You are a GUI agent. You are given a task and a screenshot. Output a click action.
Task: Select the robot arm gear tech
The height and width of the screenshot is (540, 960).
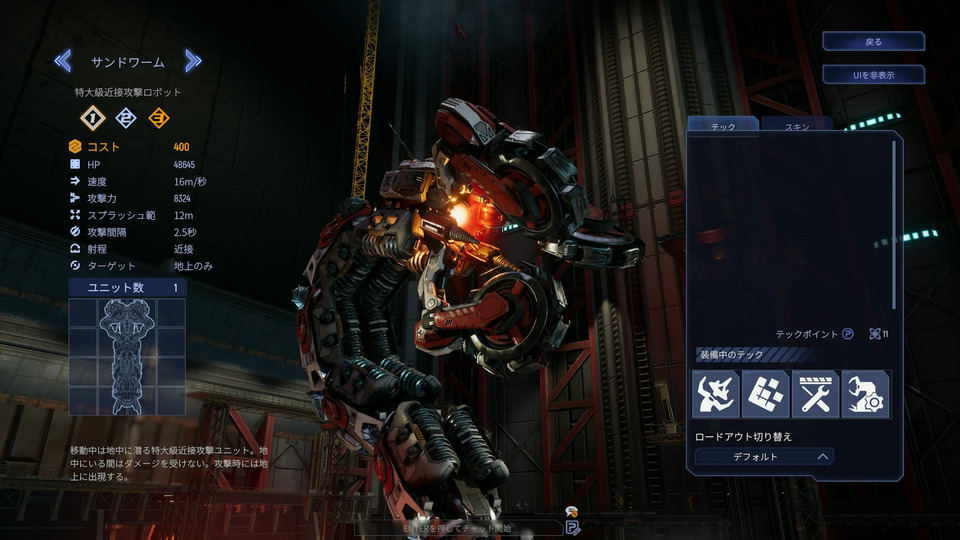pyautogui.click(x=865, y=394)
